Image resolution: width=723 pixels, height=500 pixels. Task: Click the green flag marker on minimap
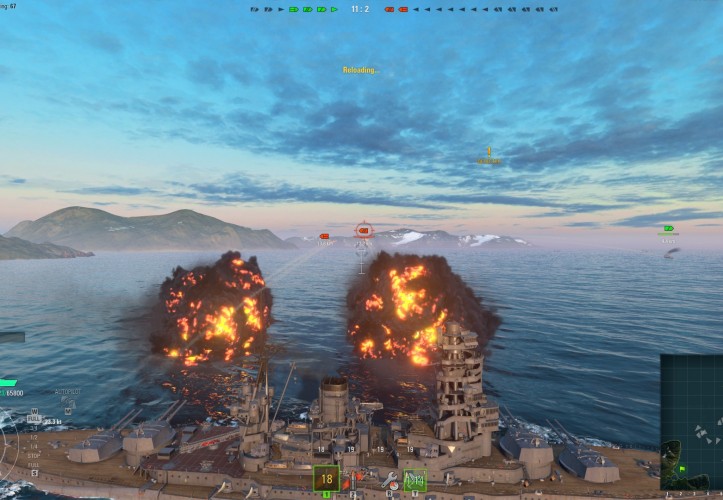click(x=682, y=468)
